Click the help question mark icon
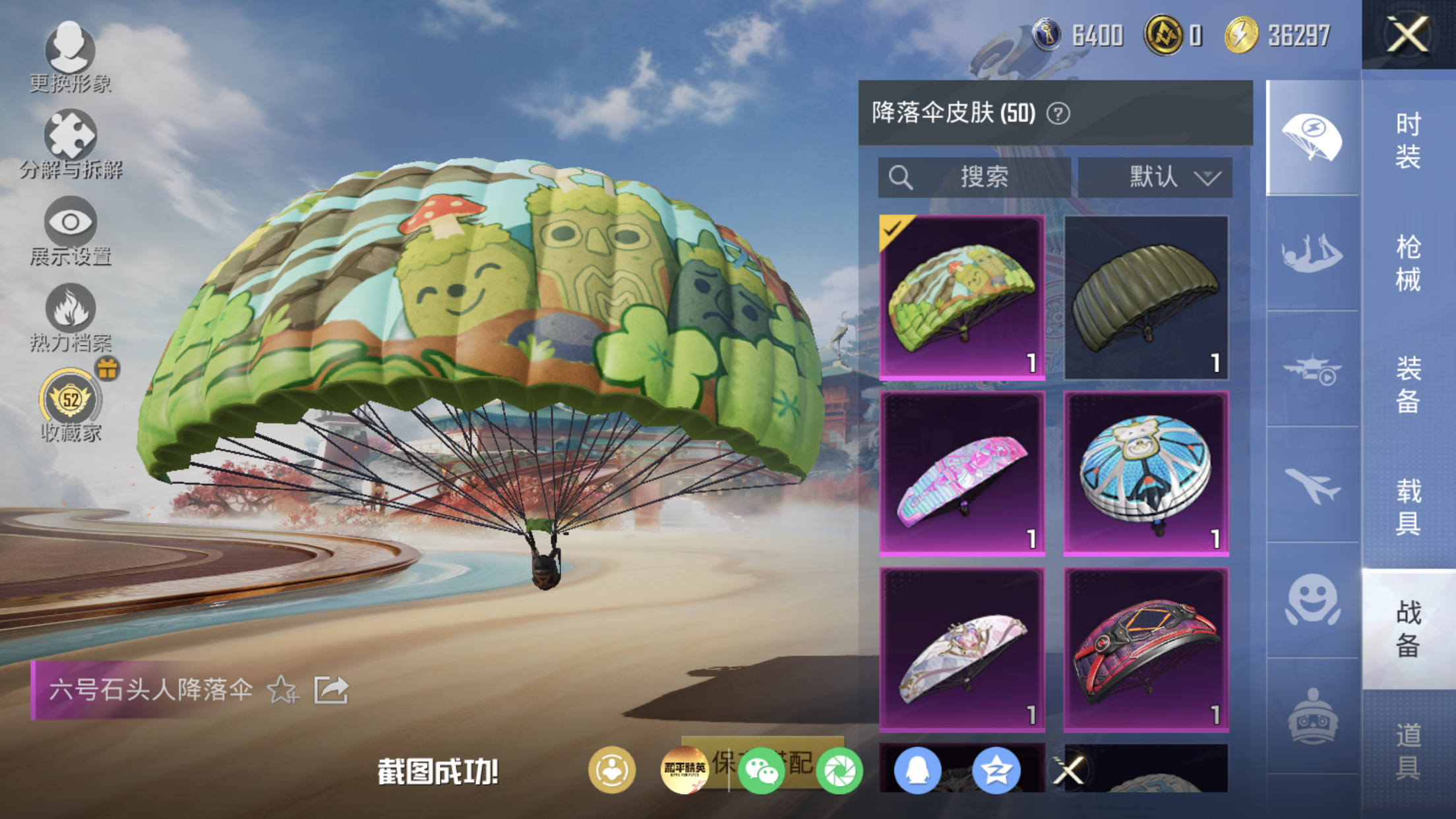 pos(1058,113)
